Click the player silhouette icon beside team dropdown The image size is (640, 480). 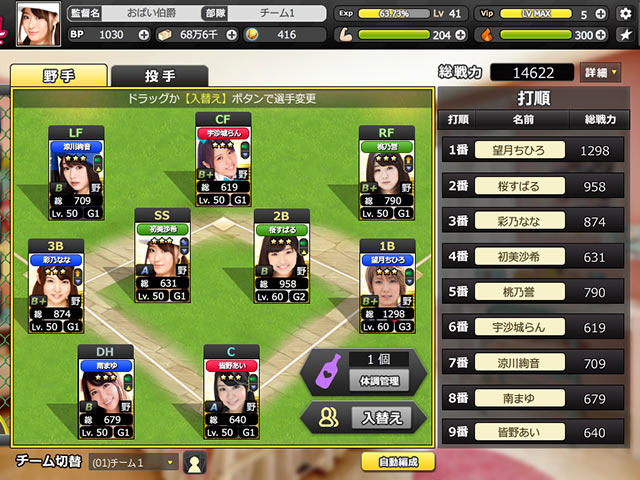click(x=195, y=462)
